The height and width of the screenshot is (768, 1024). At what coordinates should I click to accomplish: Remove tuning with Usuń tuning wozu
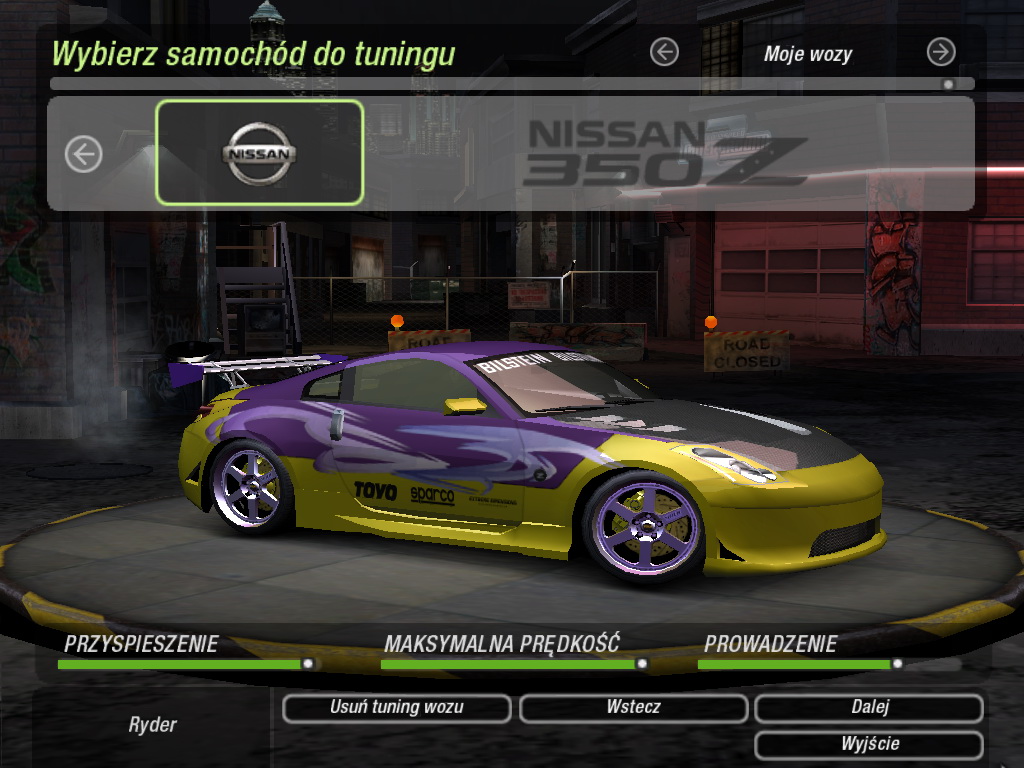coord(396,708)
